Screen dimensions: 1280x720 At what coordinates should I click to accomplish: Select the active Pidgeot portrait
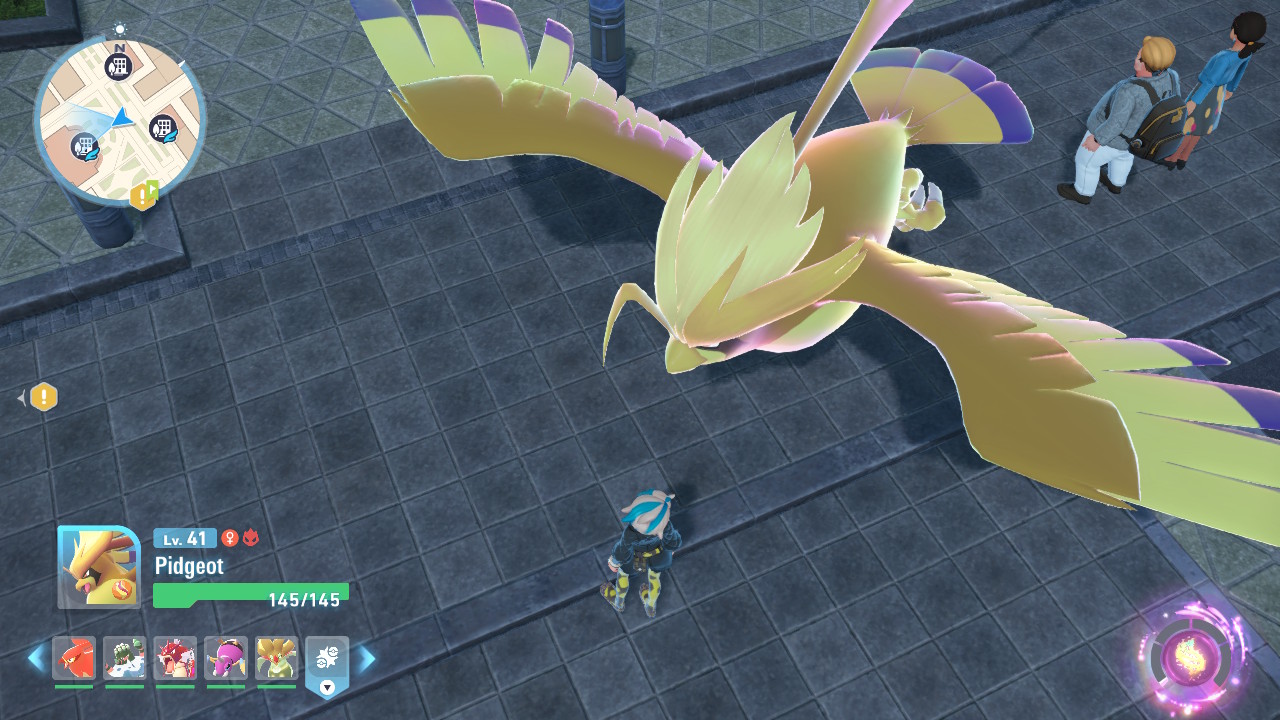coord(98,566)
